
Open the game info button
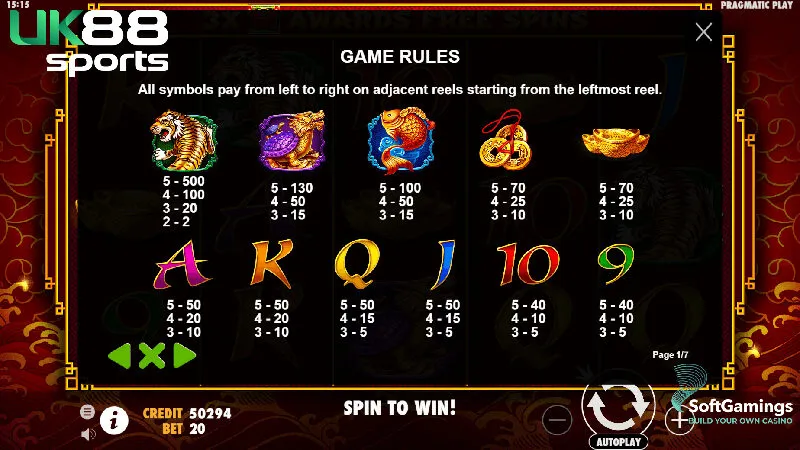[115, 420]
